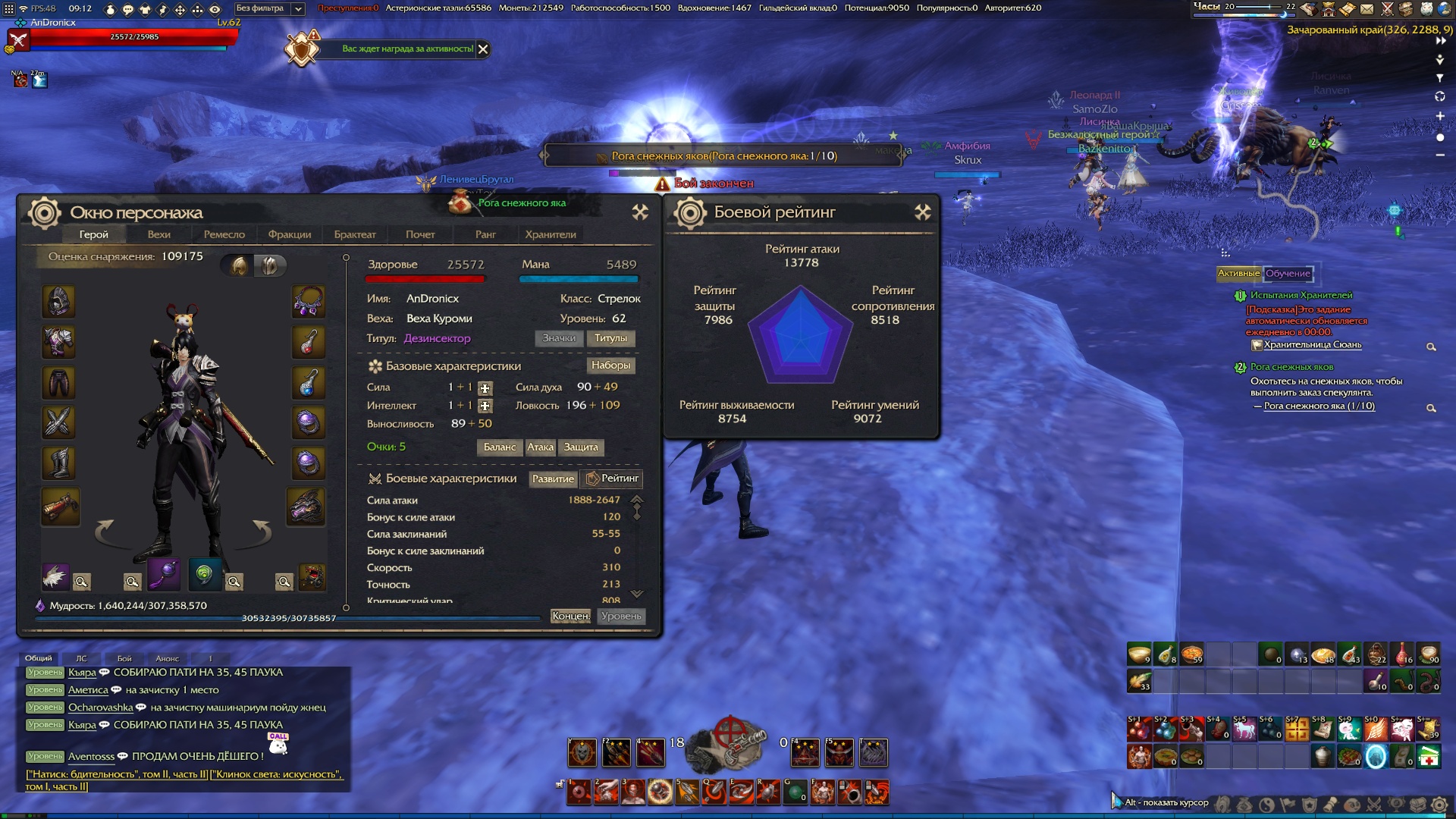Choose the Защита stat distribution

pos(581,447)
